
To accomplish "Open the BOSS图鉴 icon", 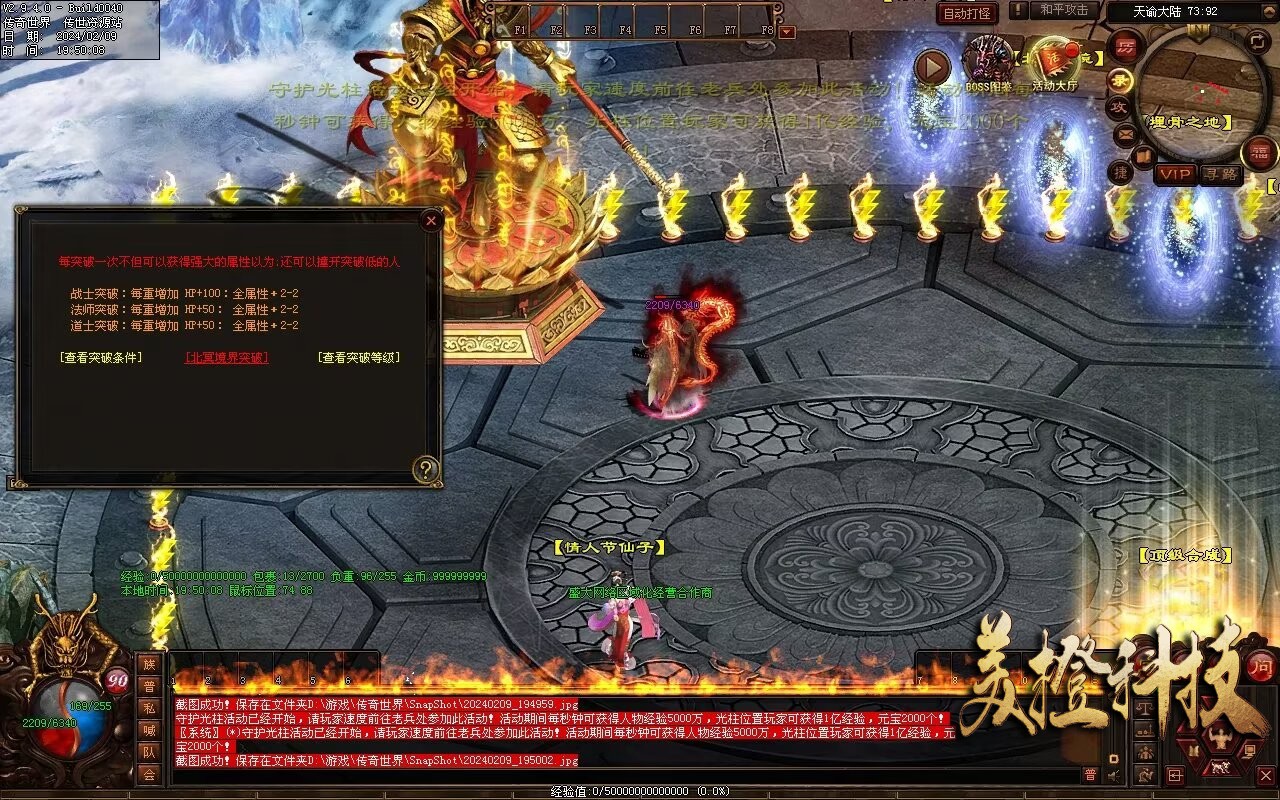I will coord(988,60).
